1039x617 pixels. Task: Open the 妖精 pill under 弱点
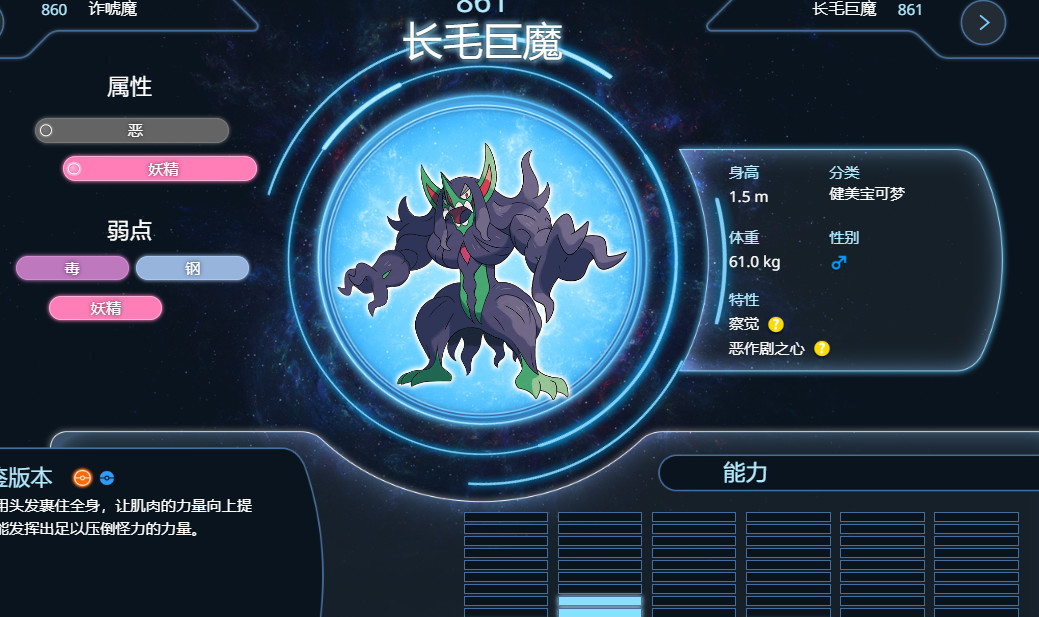[x=105, y=308]
